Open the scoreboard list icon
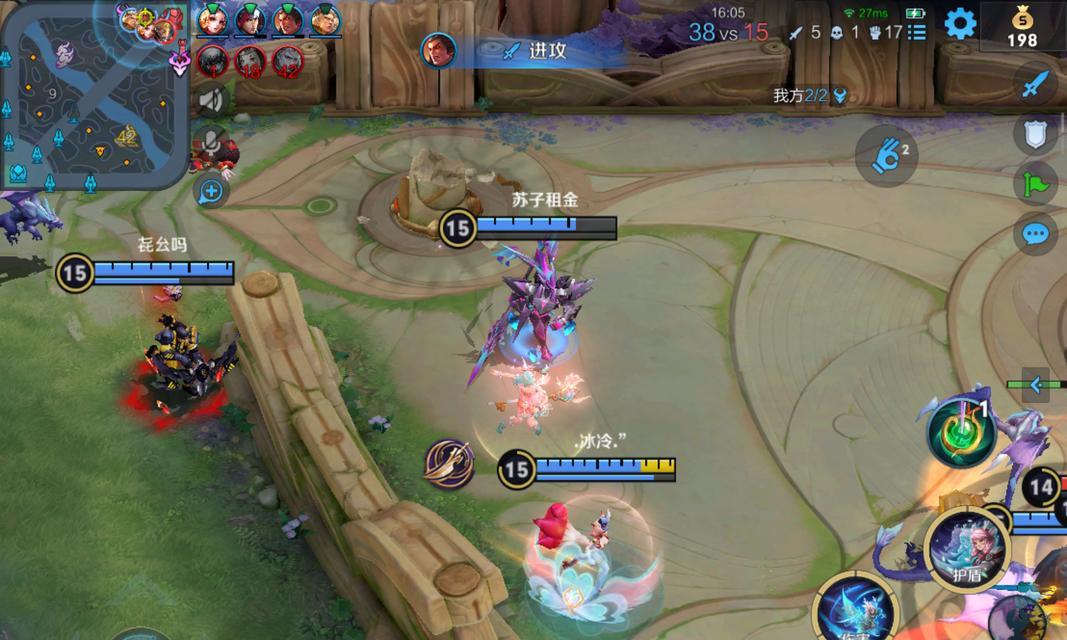 [917, 32]
